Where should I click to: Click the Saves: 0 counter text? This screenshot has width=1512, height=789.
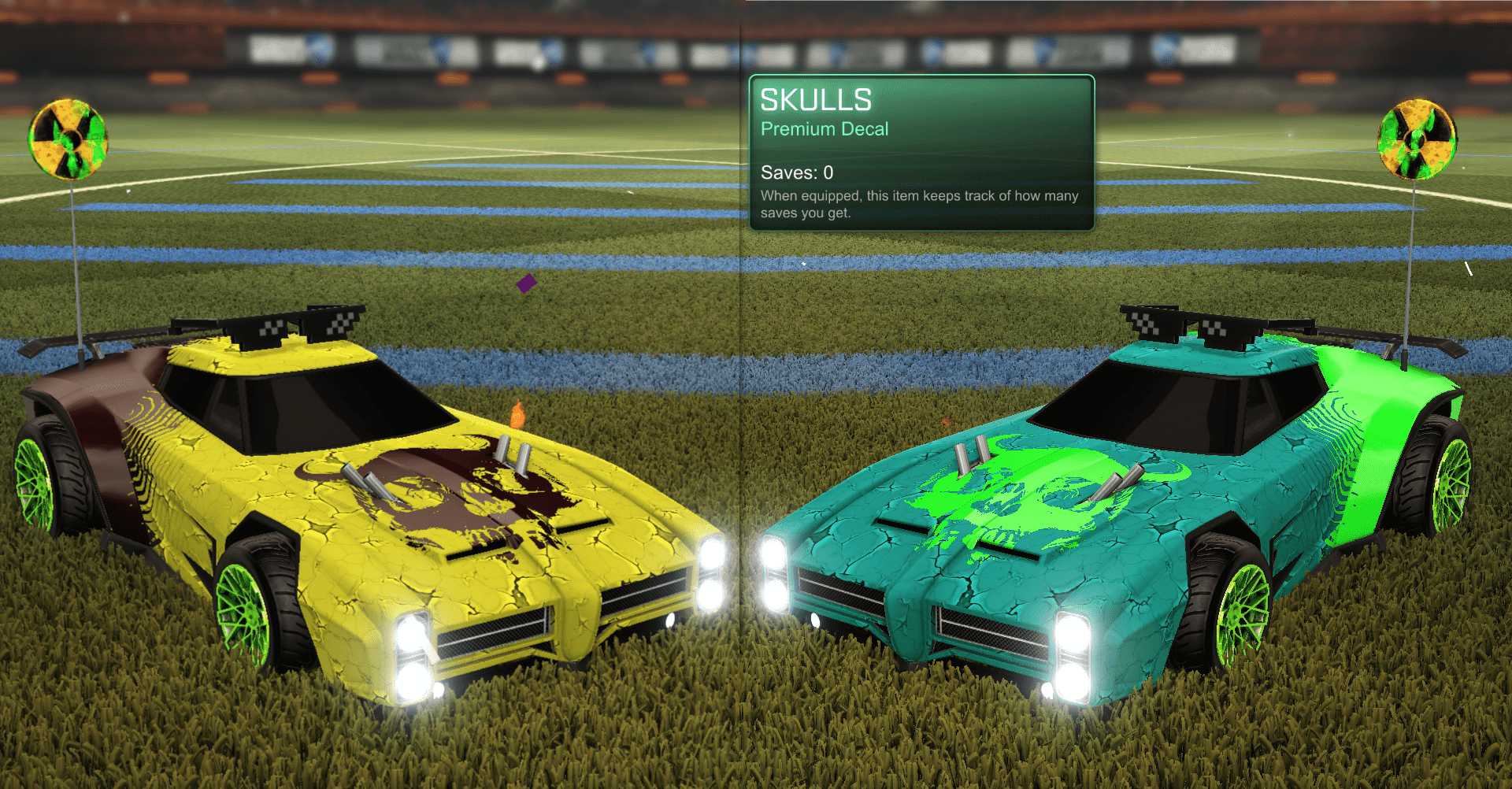(795, 172)
